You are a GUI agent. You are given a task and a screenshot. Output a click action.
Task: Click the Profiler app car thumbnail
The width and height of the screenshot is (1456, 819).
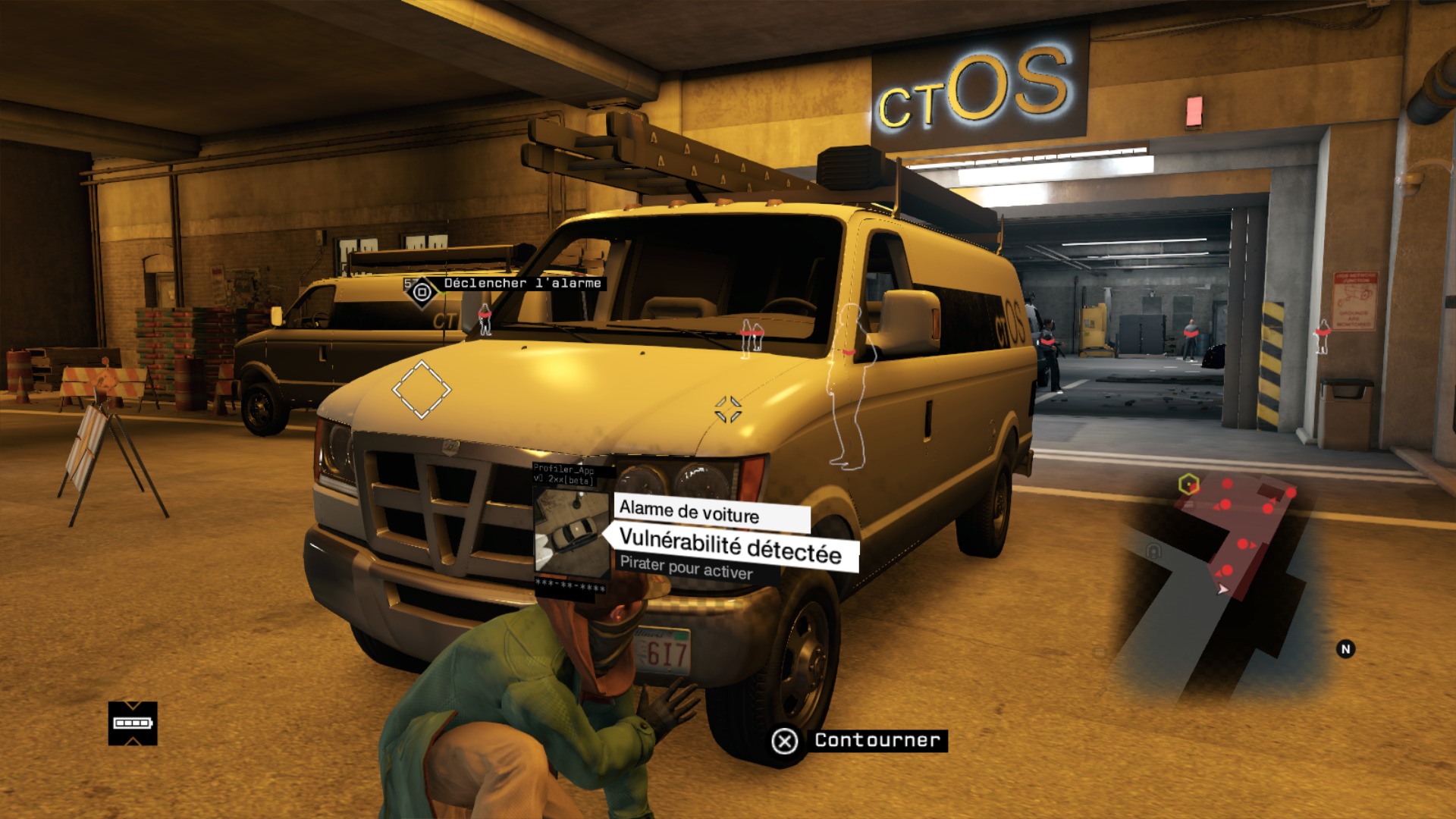pos(572,532)
